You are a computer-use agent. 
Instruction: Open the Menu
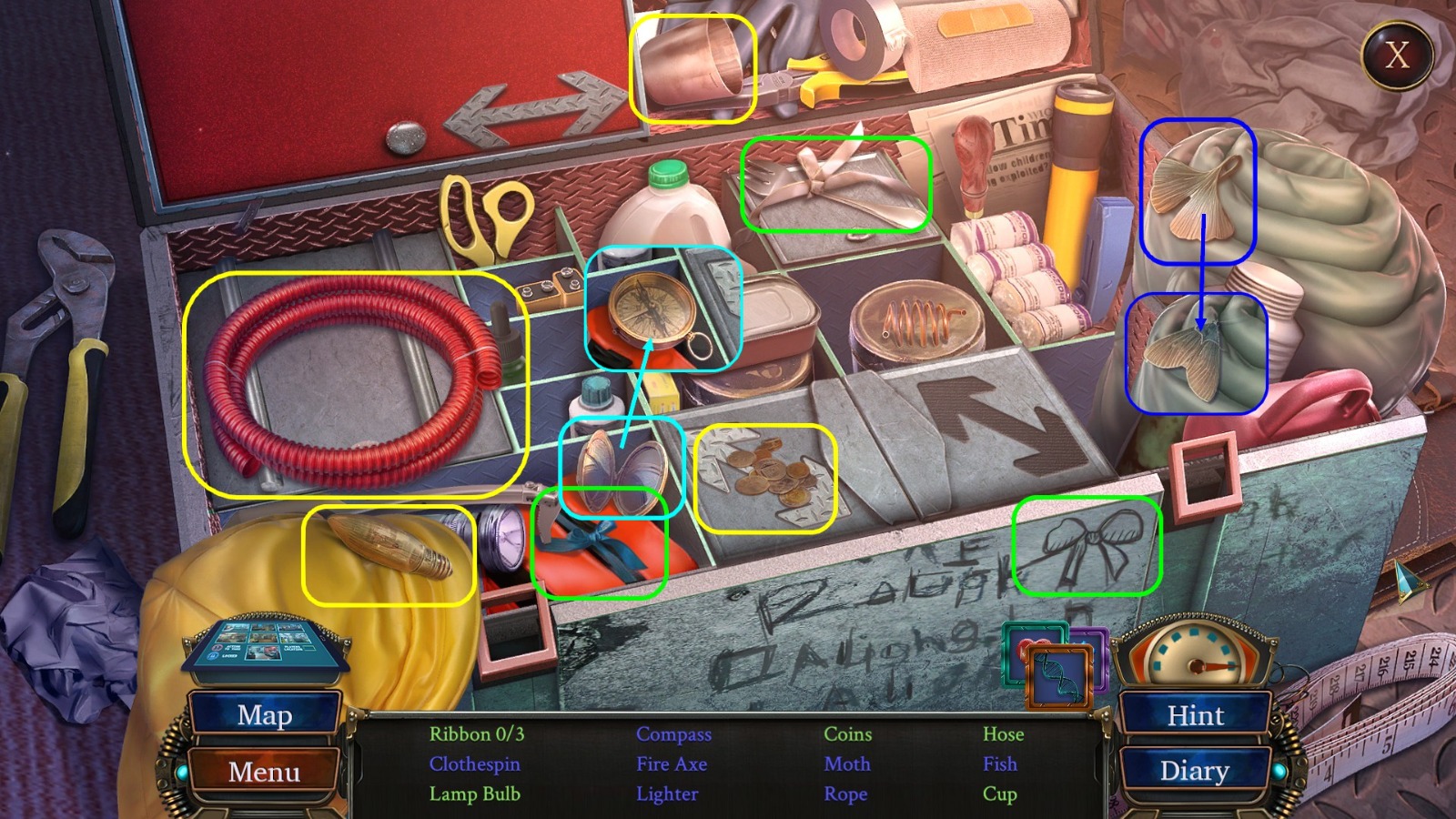[x=265, y=773]
